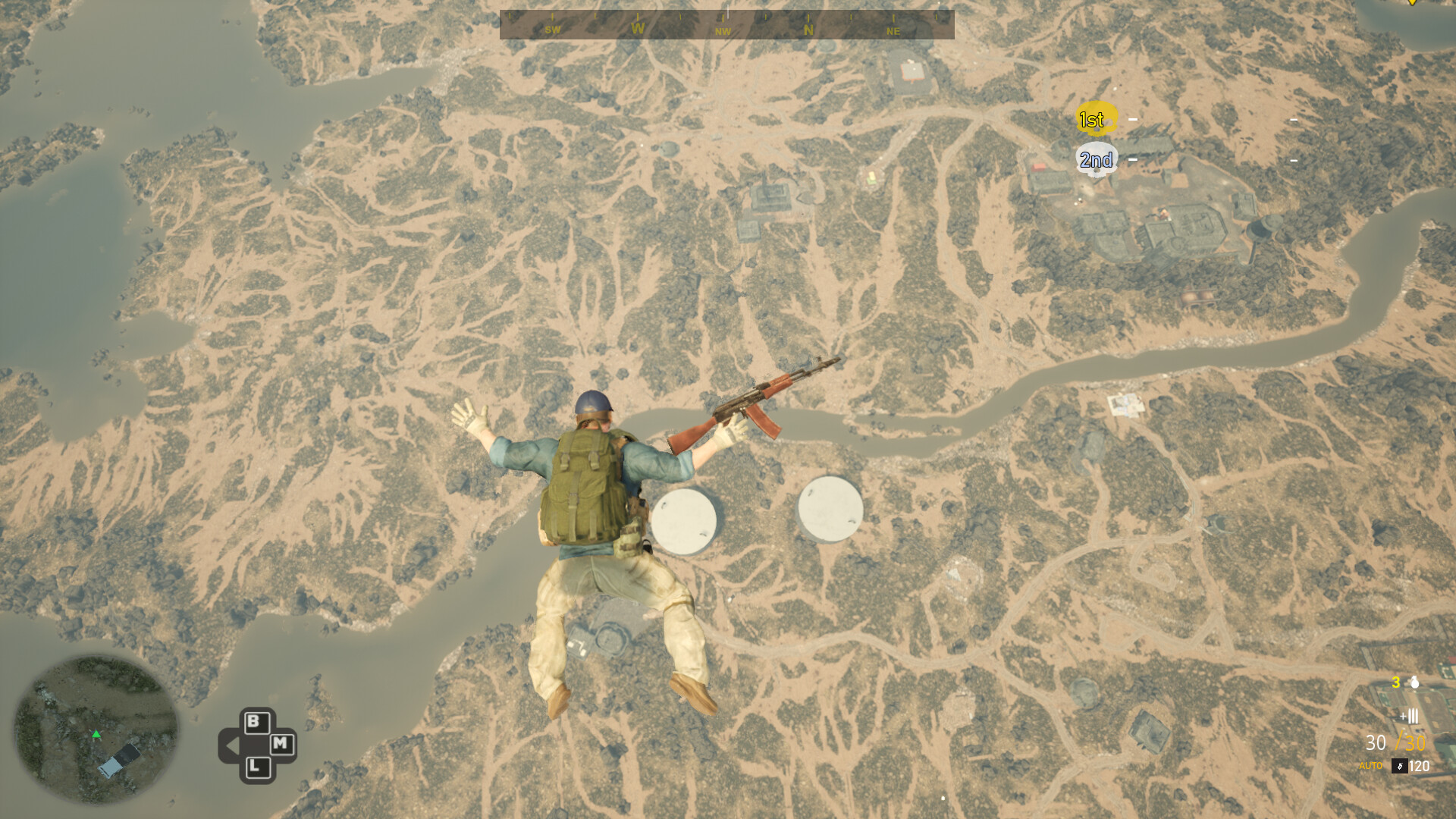The image size is (1456, 819).
Task: Click the 2nd place kill count dash
Action: click(x=1133, y=160)
